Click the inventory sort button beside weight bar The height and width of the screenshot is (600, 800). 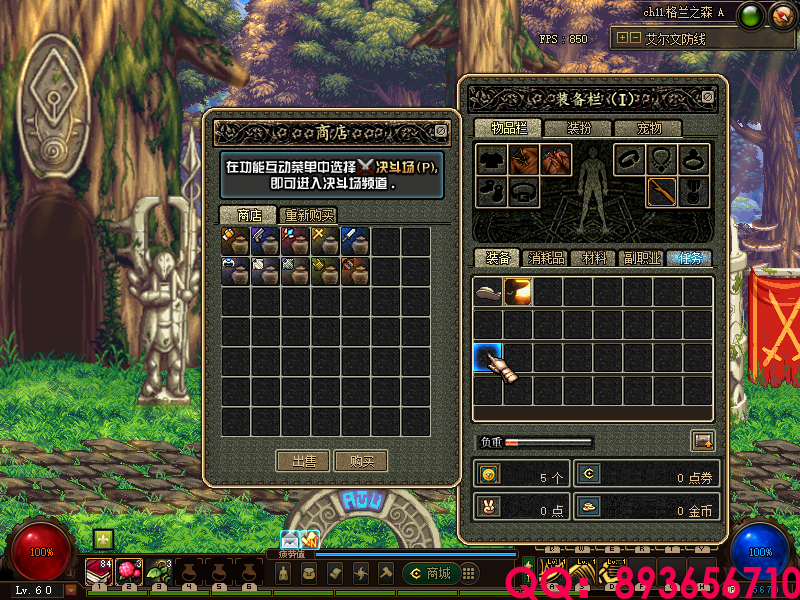(702, 441)
